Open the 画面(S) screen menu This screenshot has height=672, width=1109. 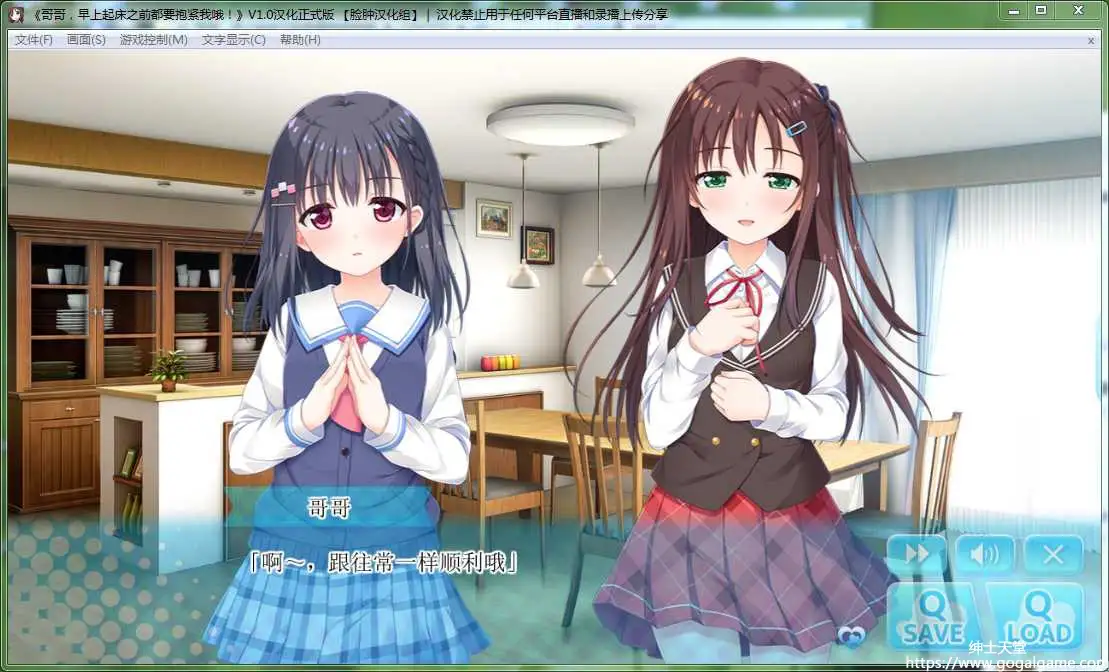pos(86,40)
